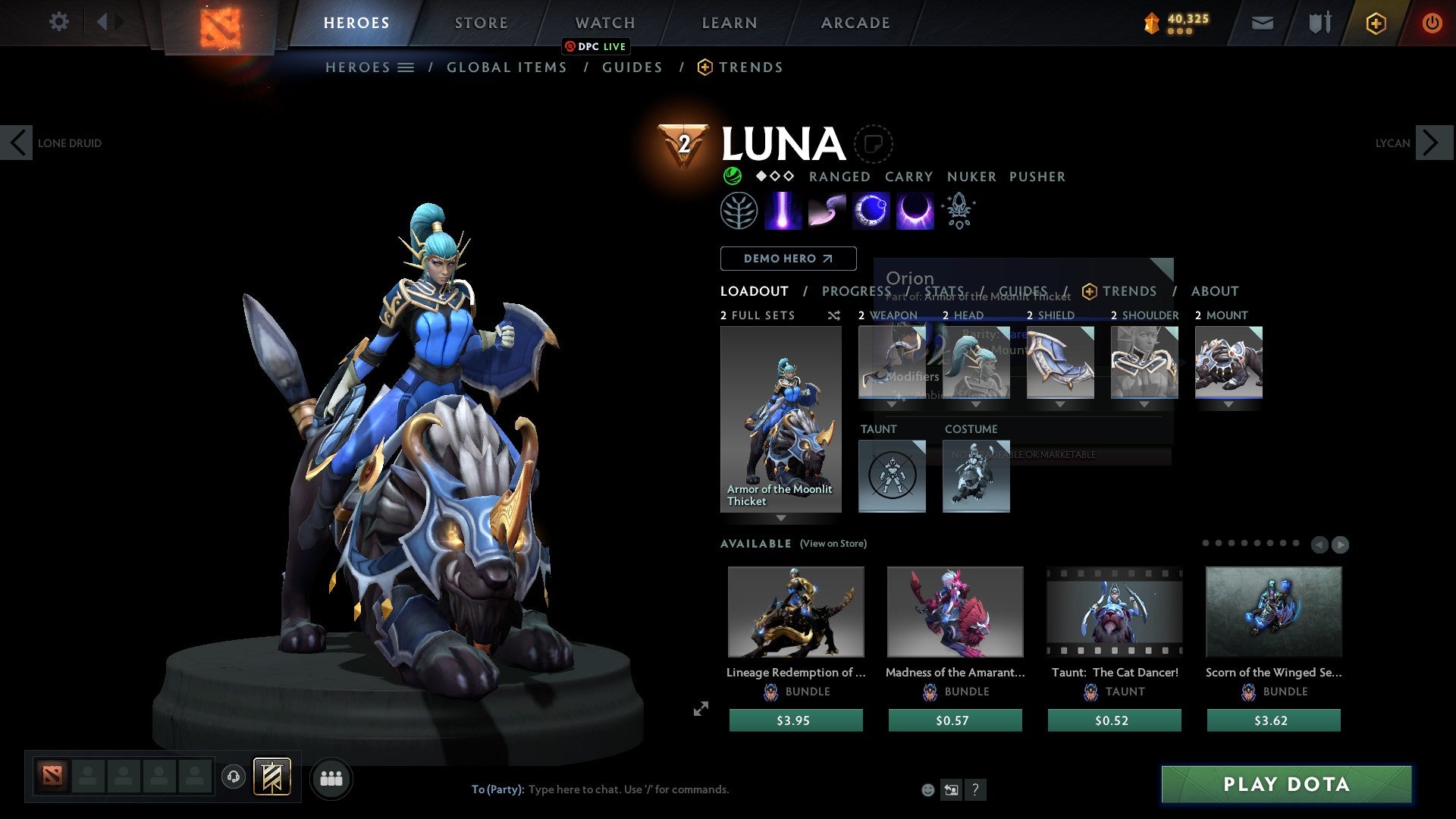The image size is (1456, 819).
Task: Open the WATCH menu item
Action: [604, 22]
